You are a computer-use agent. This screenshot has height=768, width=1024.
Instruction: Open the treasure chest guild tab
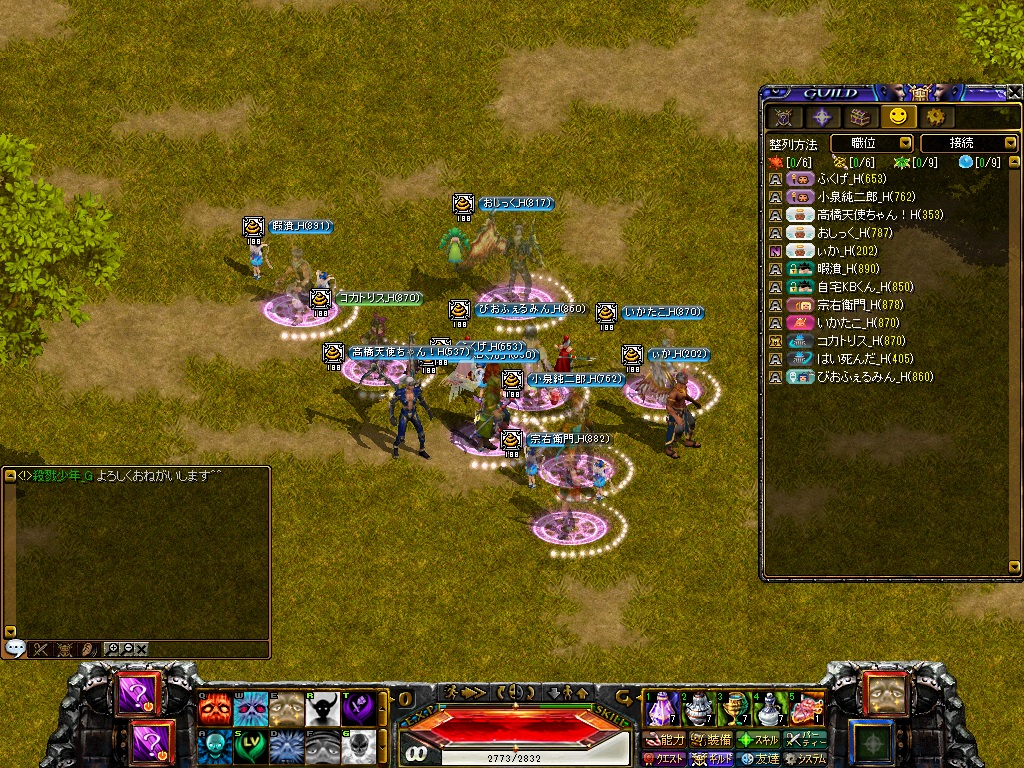tap(859, 117)
